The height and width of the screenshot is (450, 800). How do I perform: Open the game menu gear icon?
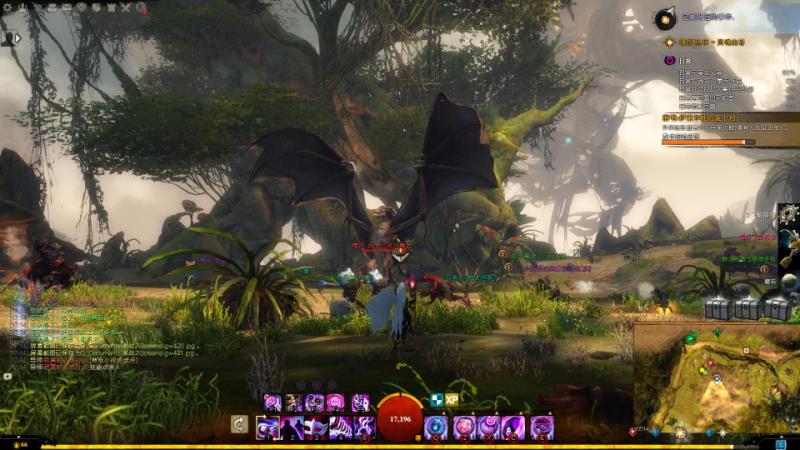click(x=9, y=8)
